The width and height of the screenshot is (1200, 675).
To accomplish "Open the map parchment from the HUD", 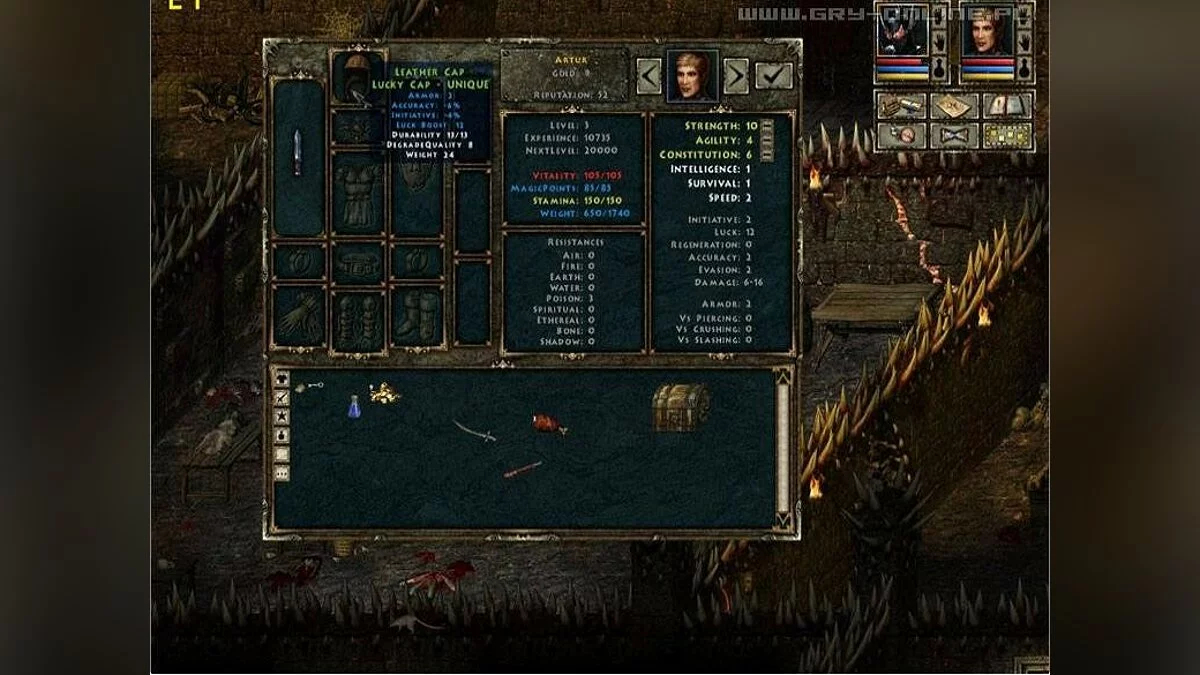I will (954, 105).
